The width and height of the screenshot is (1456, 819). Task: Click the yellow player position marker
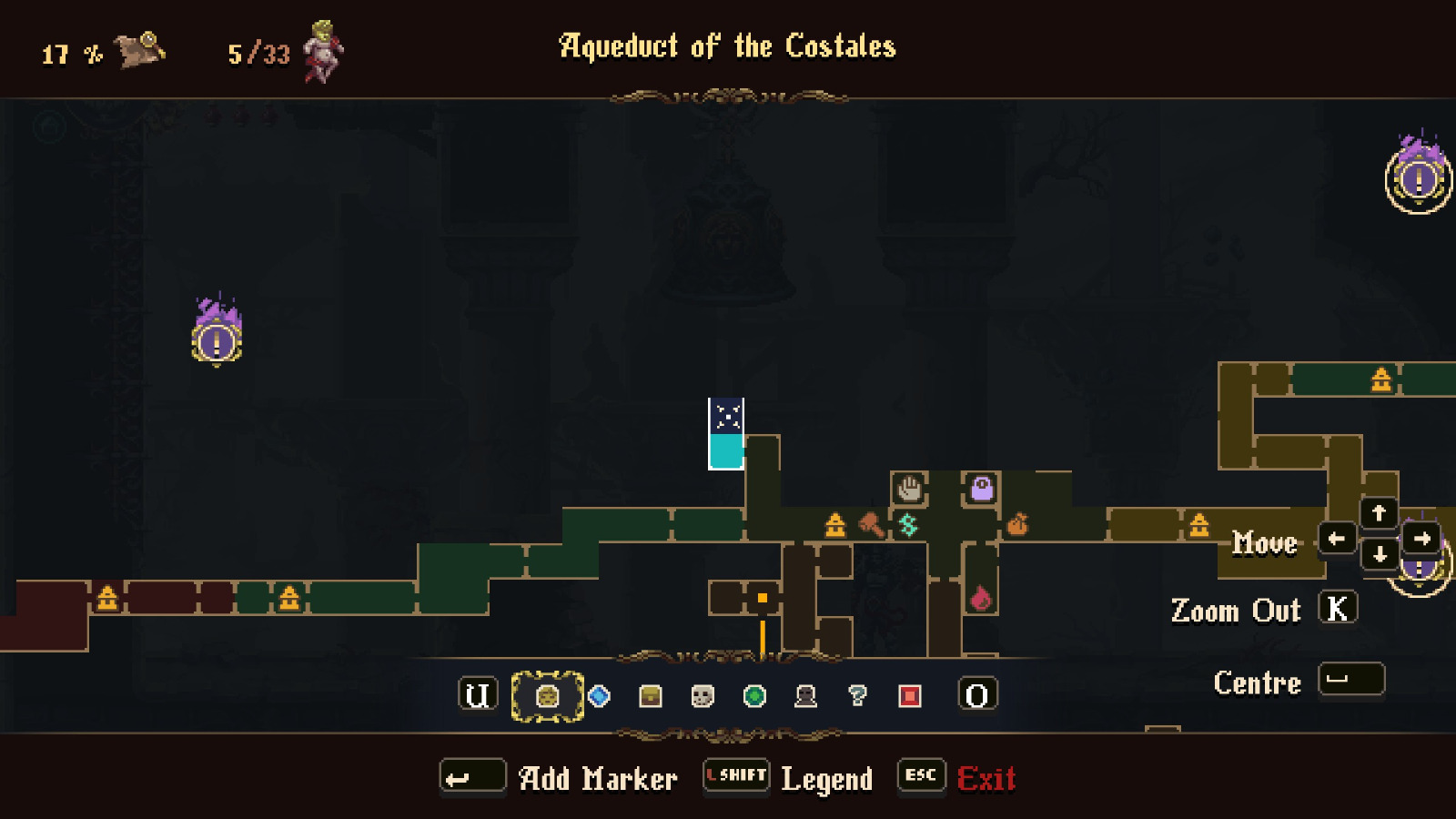tap(761, 596)
